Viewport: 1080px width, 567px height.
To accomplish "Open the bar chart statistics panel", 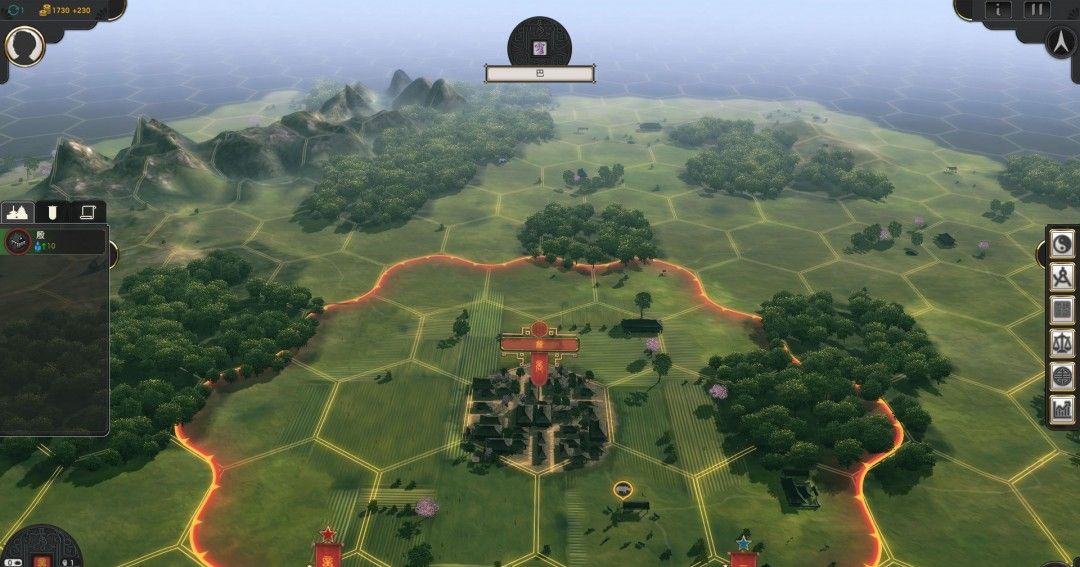I will click(1062, 409).
